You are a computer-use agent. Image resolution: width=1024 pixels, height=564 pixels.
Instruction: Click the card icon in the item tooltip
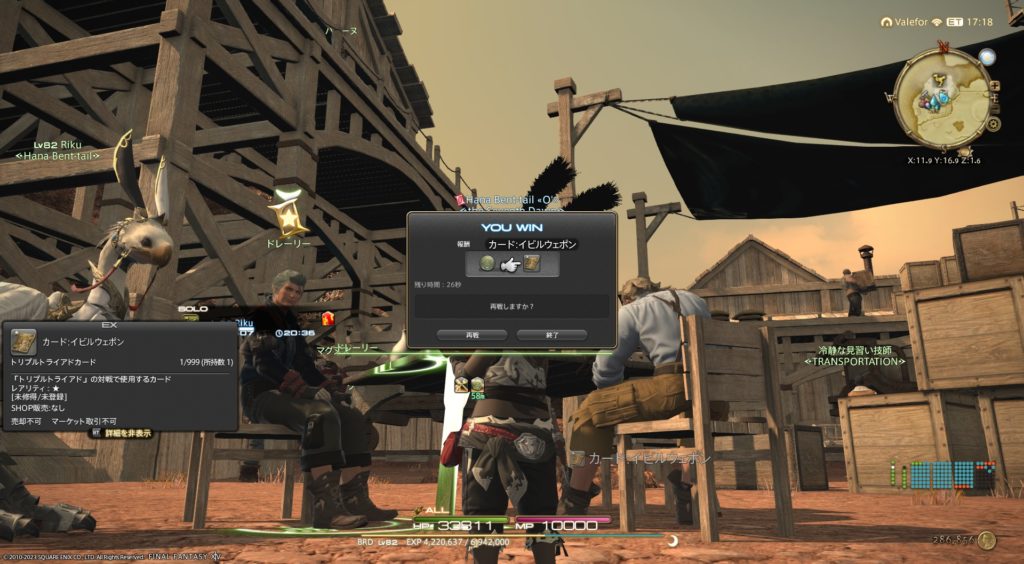(x=24, y=342)
